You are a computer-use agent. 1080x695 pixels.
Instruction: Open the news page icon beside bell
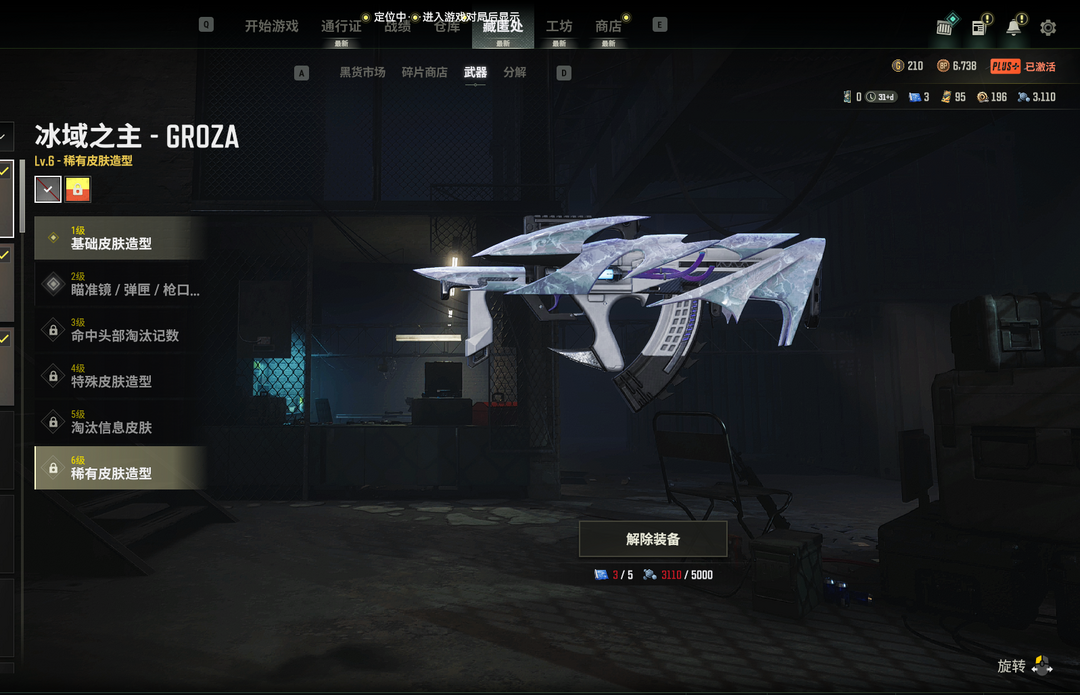[x=979, y=27]
